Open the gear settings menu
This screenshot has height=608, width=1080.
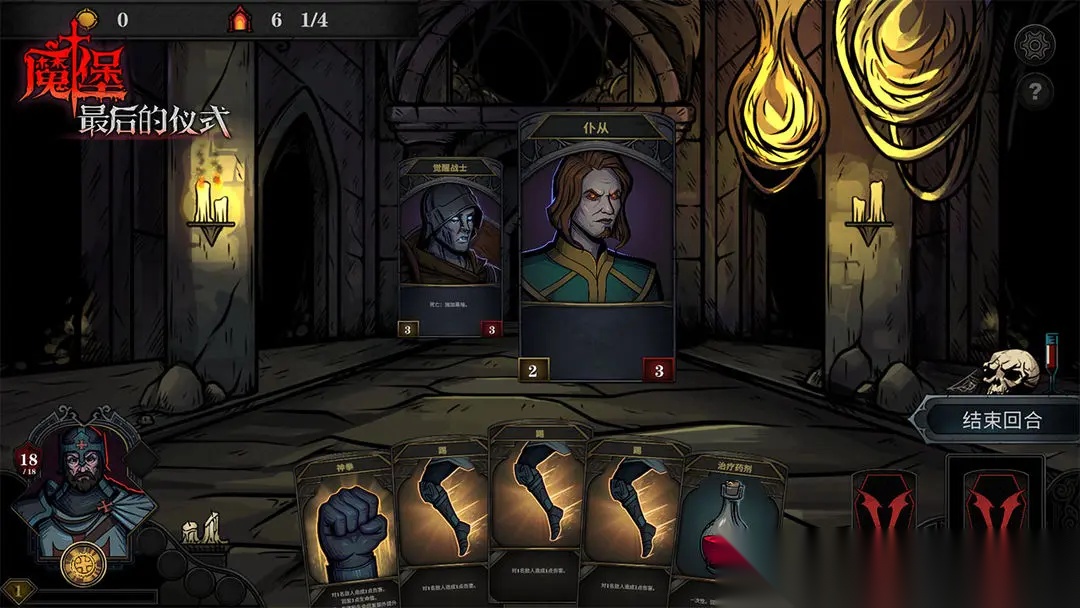click(x=1034, y=44)
